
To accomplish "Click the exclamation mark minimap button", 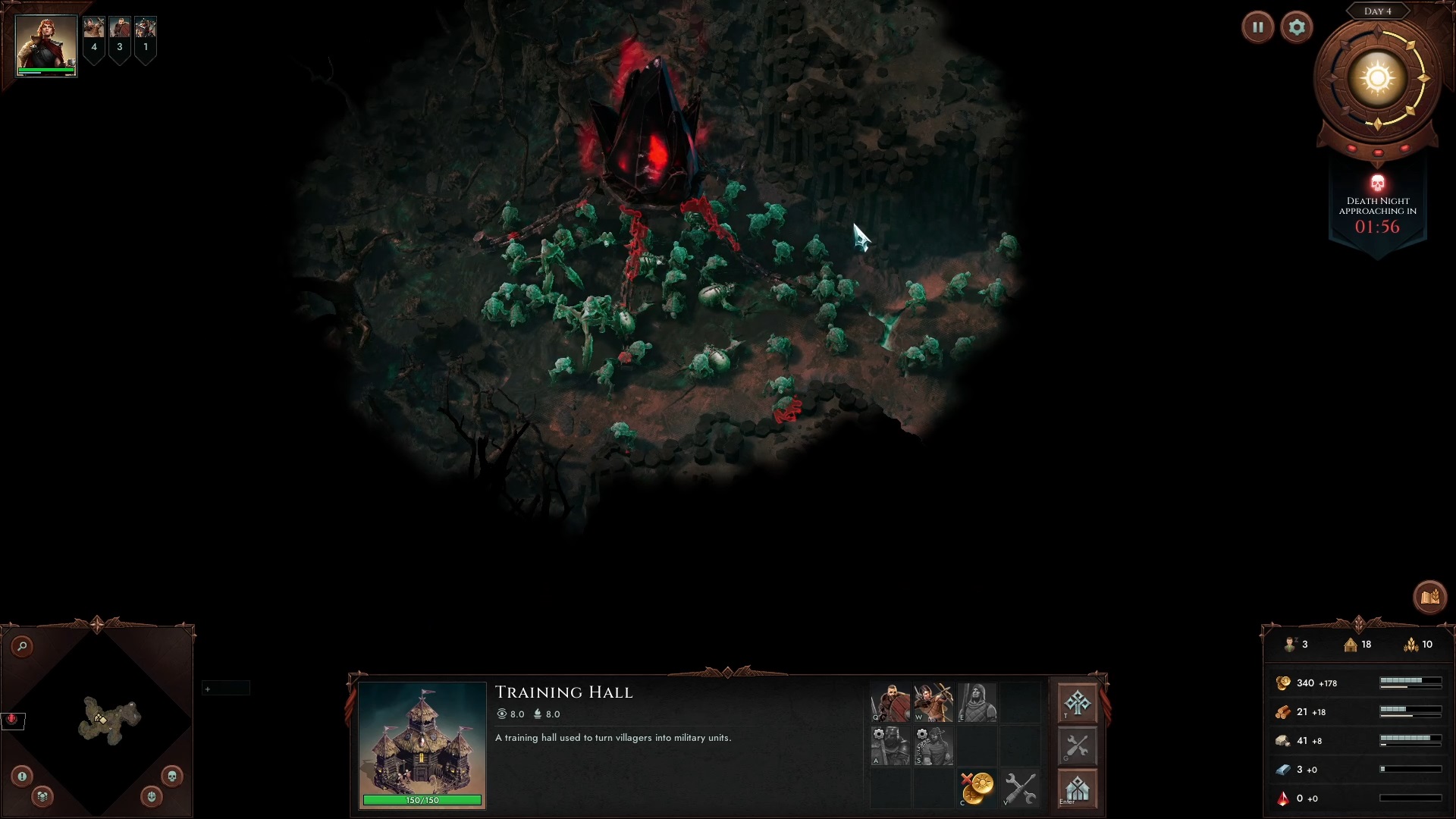I will (x=22, y=776).
